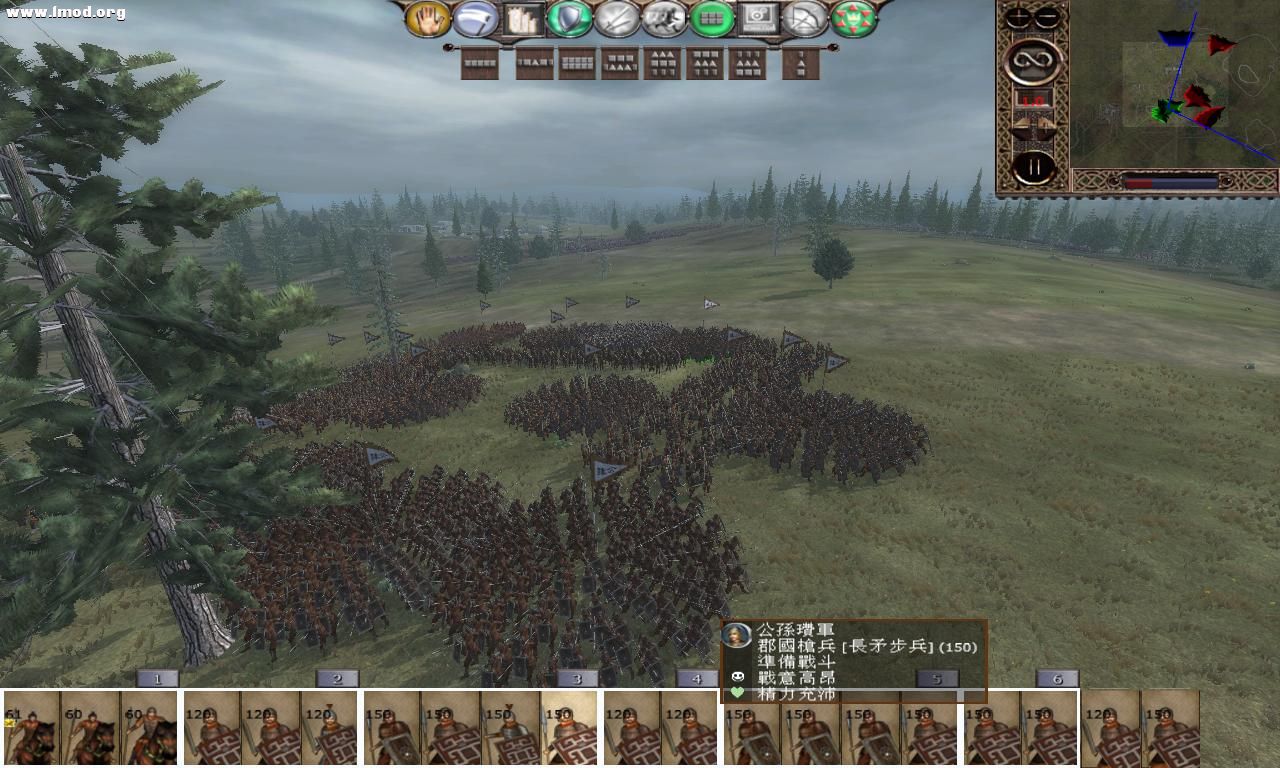
Task: Activate fire-at-will with the crossed swords icon
Action: tap(618, 20)
